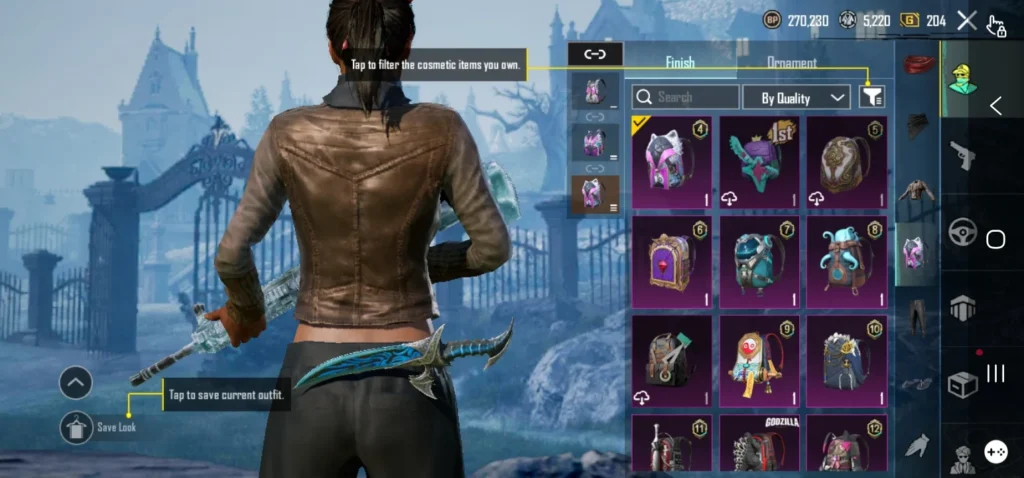Viewport: 1024px width, 478px height.
Task: Select the Godzilla backpack skin
Action: (x=760, y=443)
